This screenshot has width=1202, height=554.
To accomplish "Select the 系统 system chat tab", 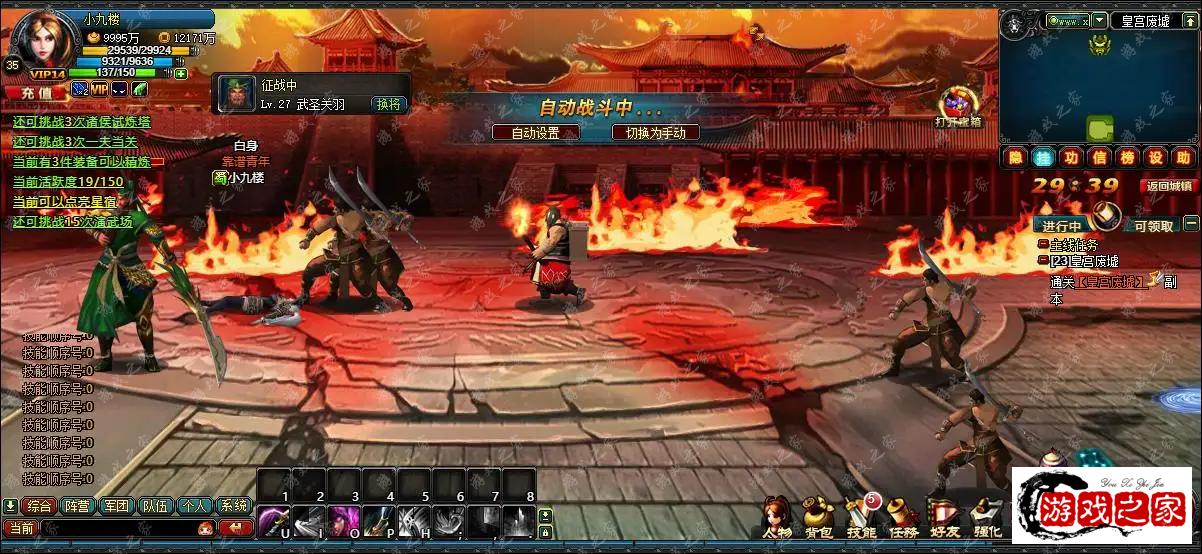I will [x=234, y=506].
